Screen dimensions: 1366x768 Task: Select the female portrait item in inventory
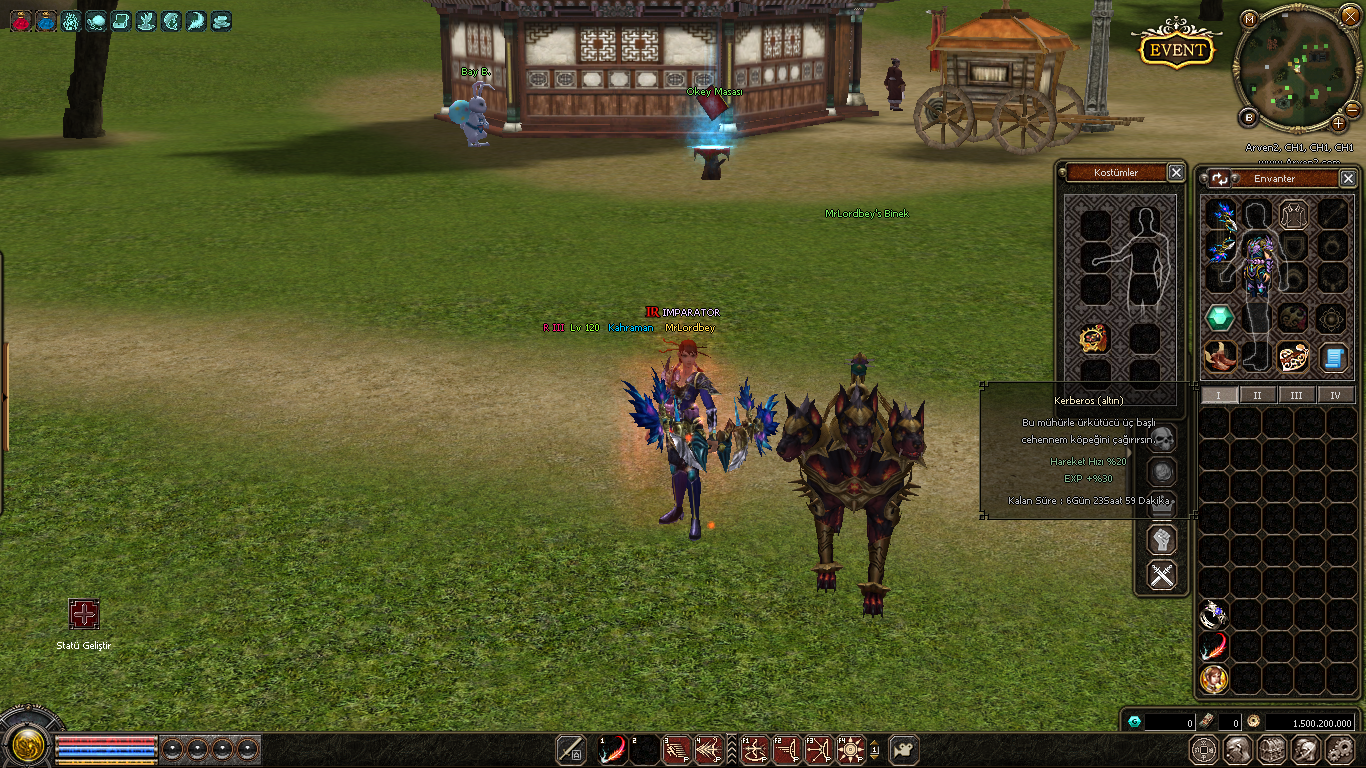click(x=1214, y=679)
